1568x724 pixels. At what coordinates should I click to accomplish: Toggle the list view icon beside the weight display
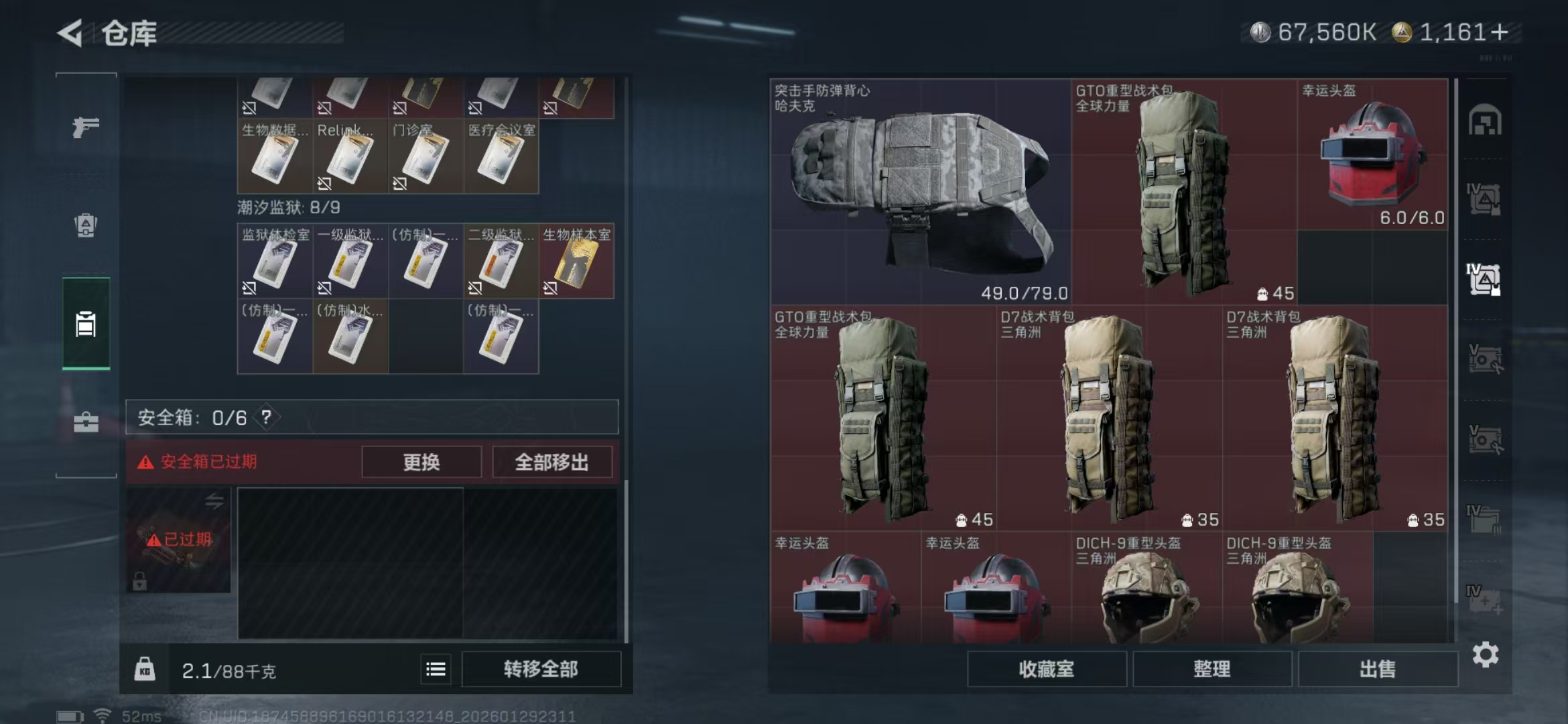(434, 668)
